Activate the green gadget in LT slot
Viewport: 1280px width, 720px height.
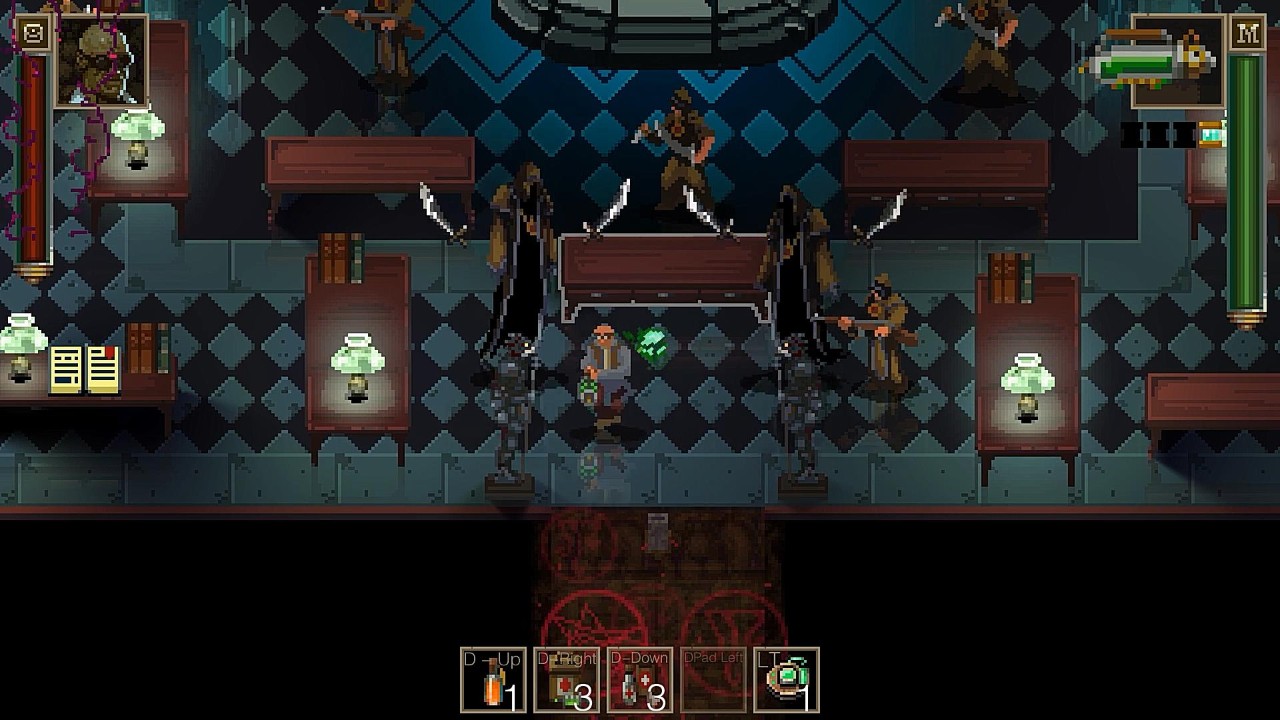point(786,680)
